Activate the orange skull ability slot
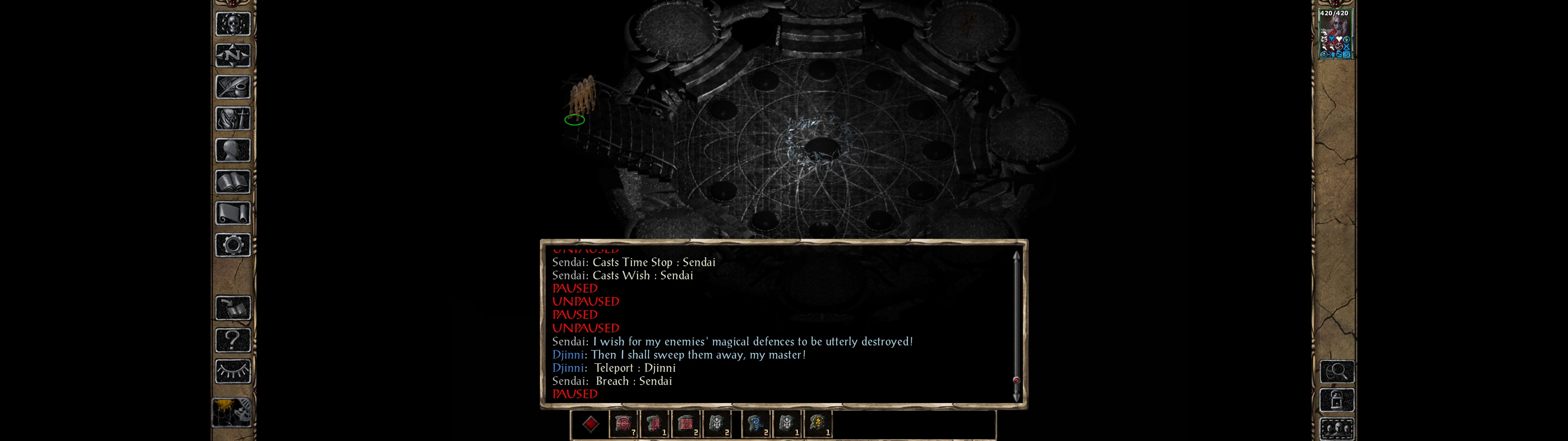 click(x=818, y=424)
